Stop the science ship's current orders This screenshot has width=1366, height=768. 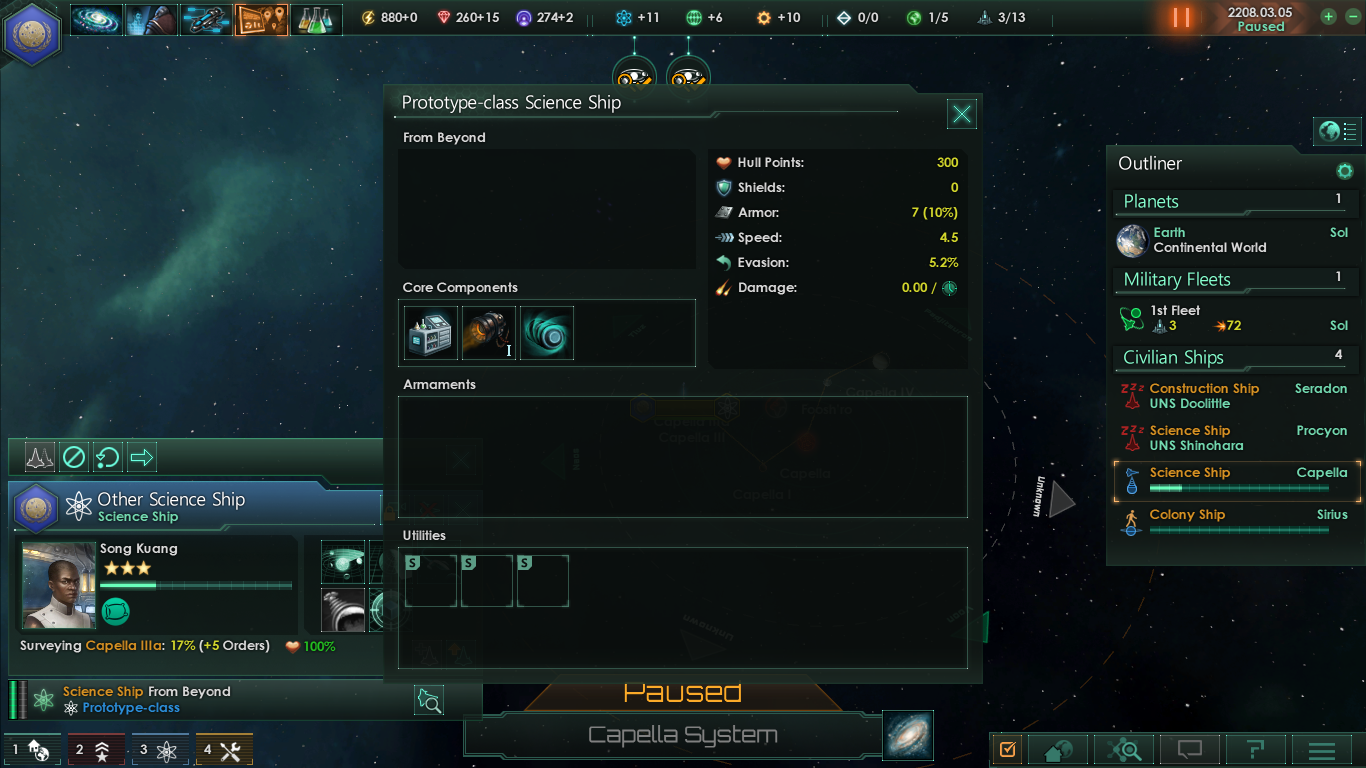pyautogui.click(x=74, y=458)
